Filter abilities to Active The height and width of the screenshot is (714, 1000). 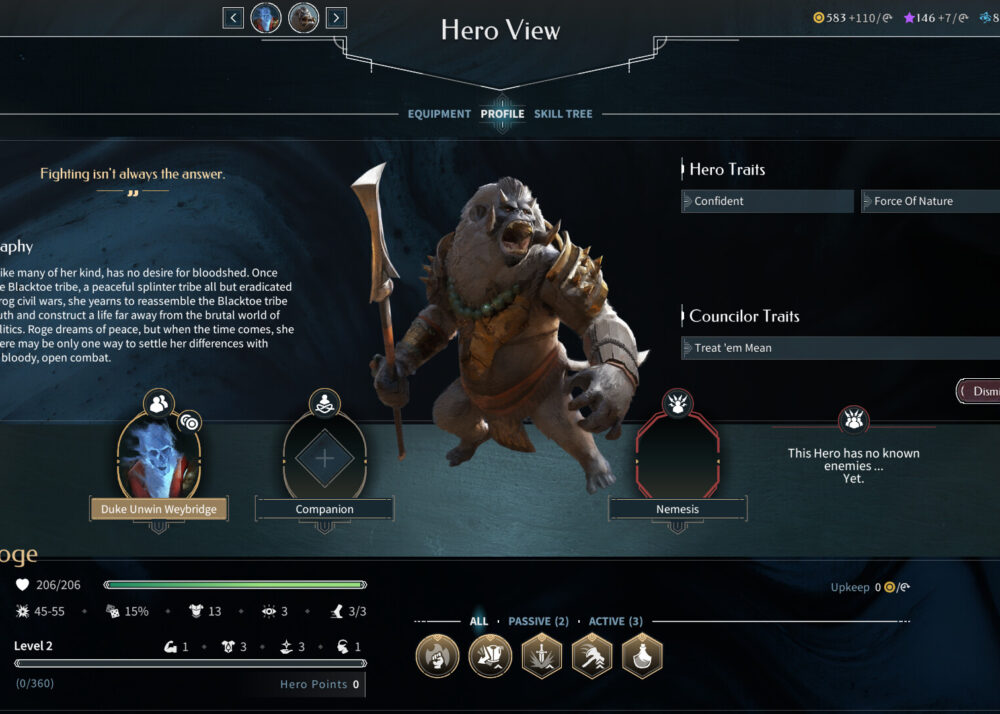click(615, 621)
